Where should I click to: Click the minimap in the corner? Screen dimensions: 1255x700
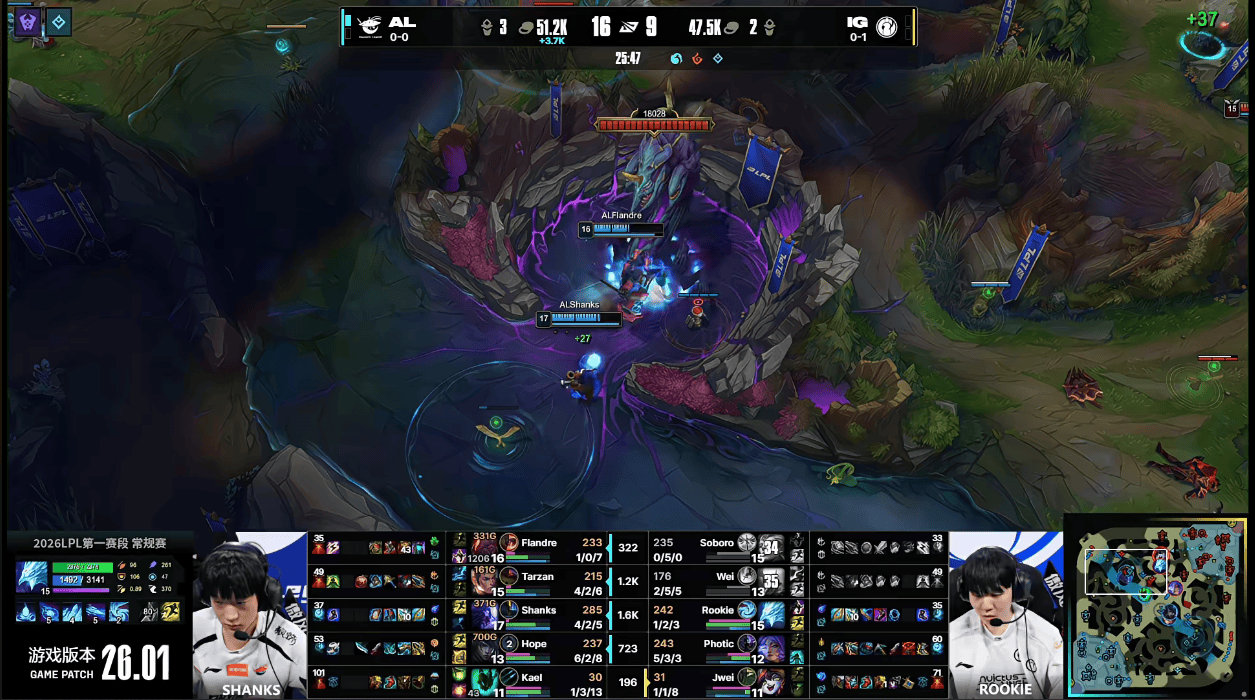[x=1158, y=608]
